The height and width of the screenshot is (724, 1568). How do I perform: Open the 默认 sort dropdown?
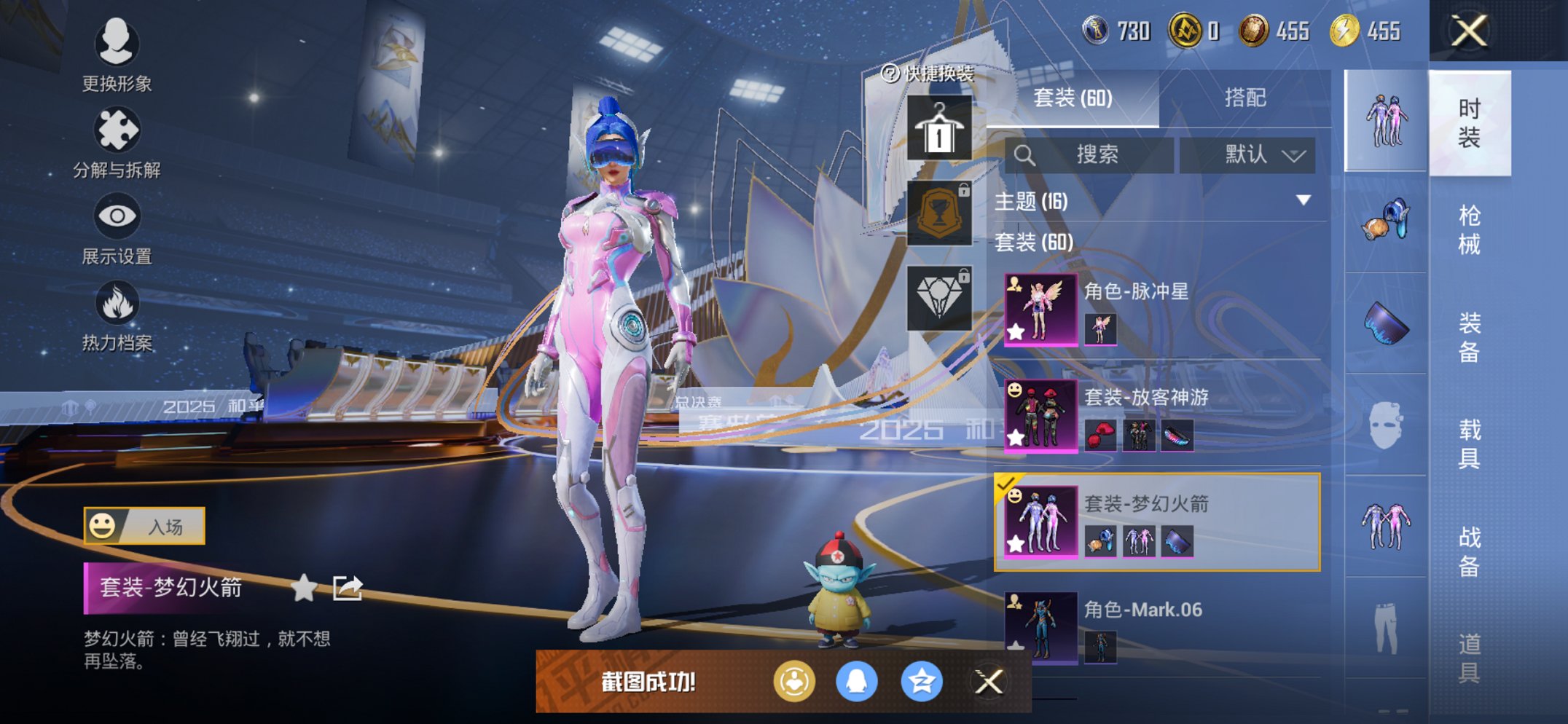click(1247, 154)
